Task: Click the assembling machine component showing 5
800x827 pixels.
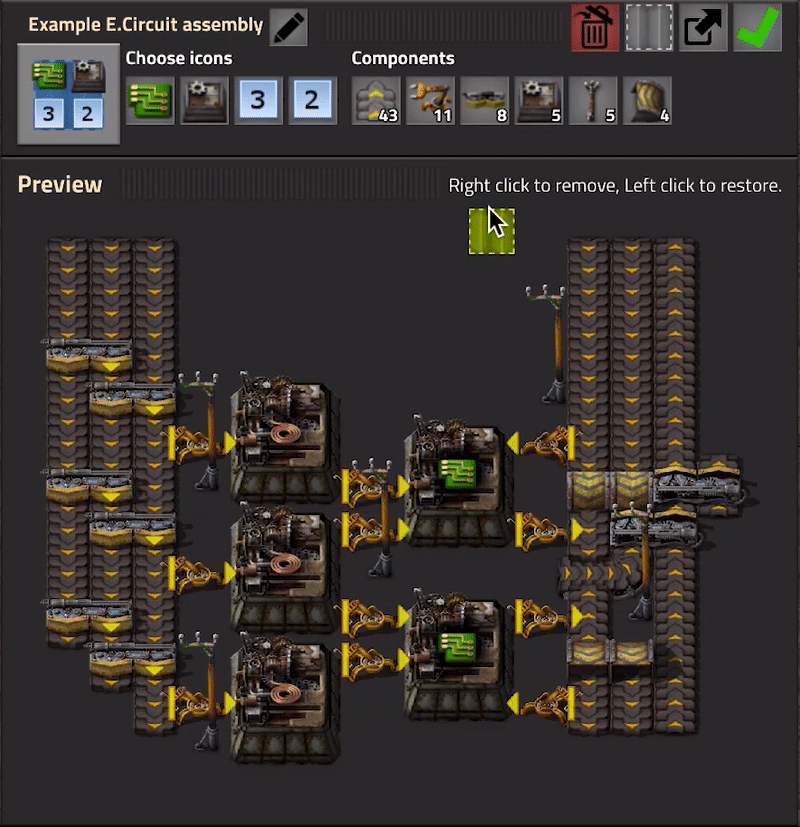Action: pyautogui.click(x=539, y=101)
